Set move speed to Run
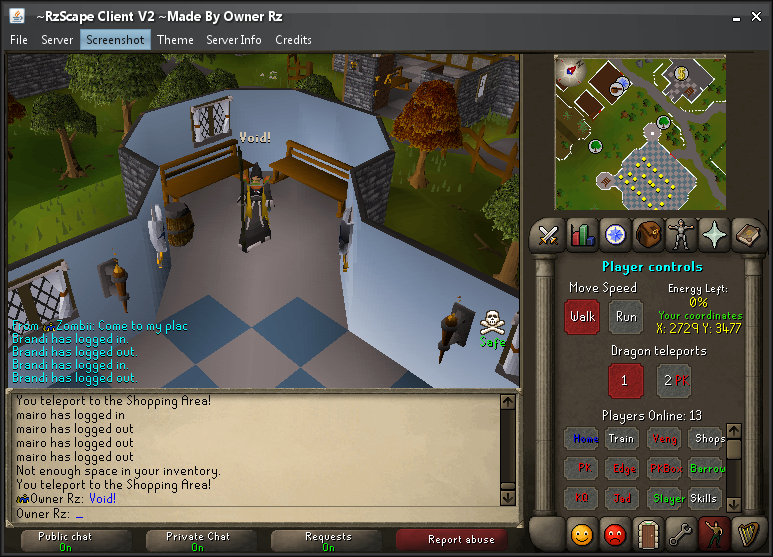This screenshot has height=557, width=773. click(626, 317)
